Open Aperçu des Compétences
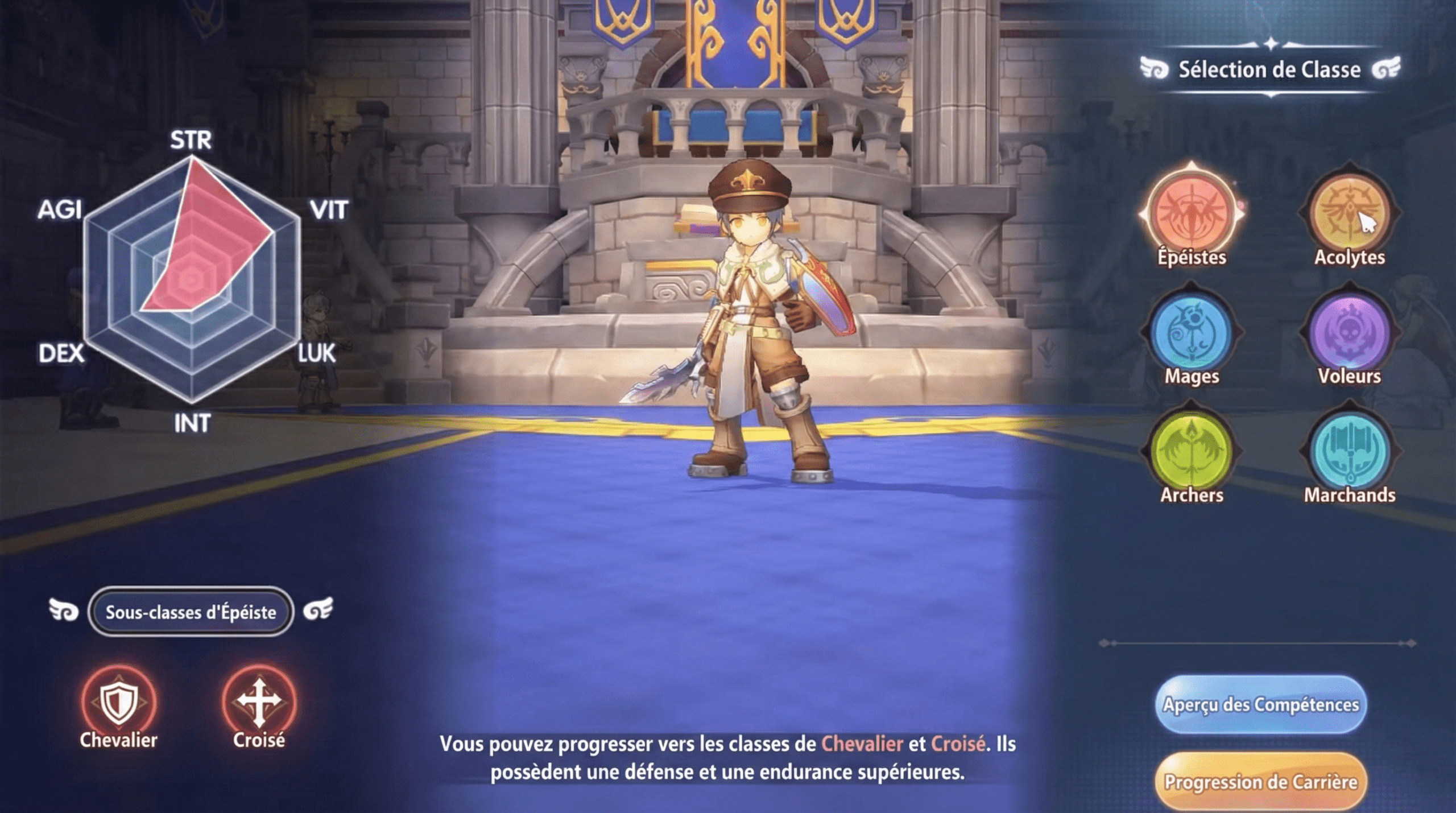 (x=1260, y=704)
